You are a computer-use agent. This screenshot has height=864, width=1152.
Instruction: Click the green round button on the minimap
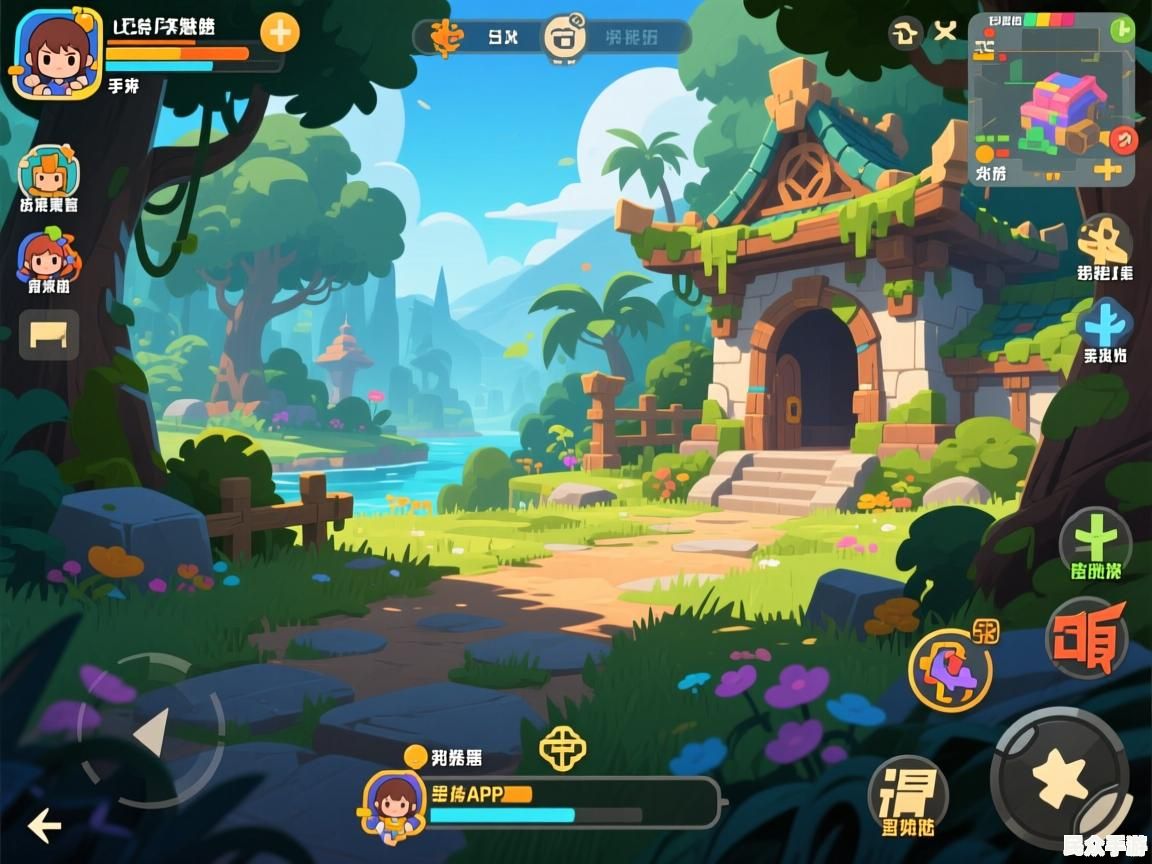[1123, 30]
